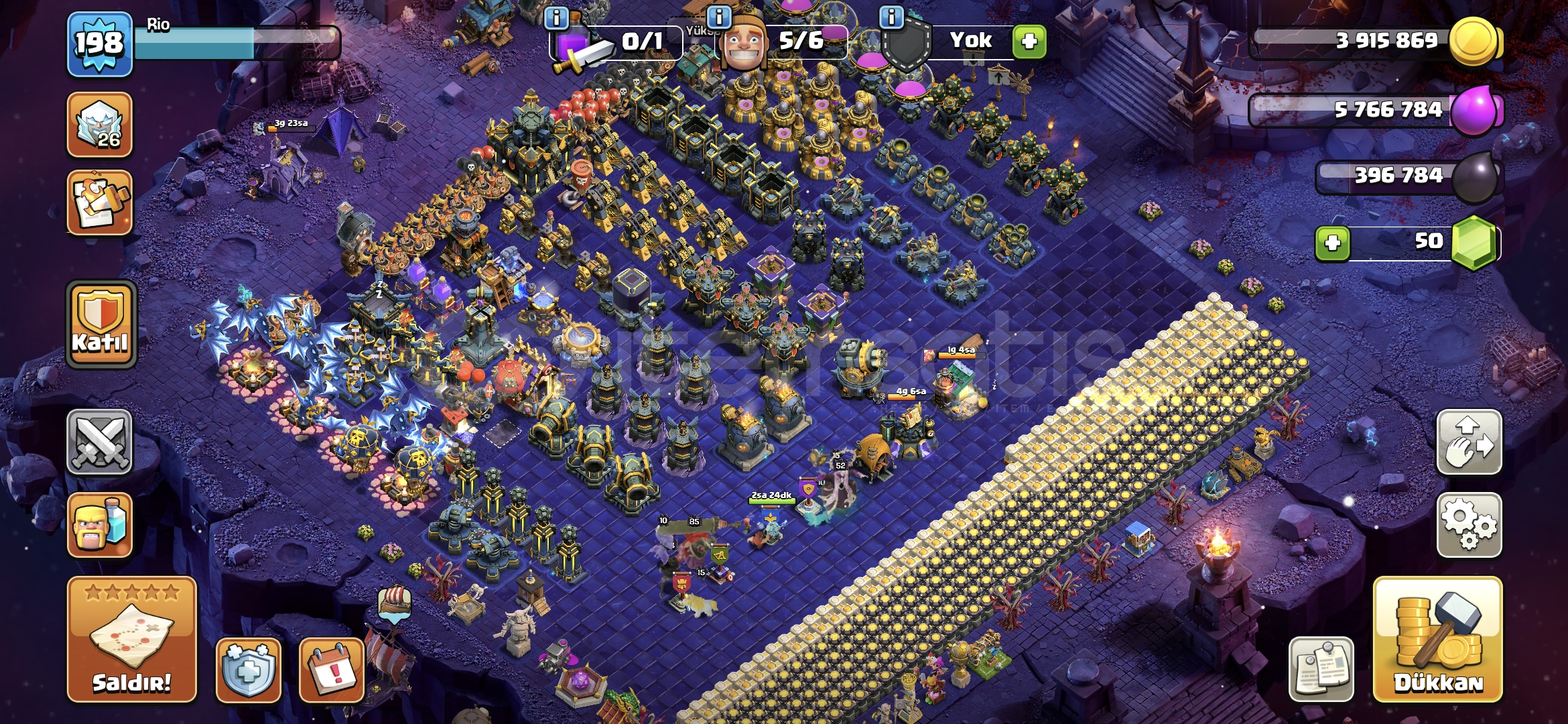The width and height of the screenshot is (1568, 724).
Task: Open the army barbarian troop menu
Action: 100,525
